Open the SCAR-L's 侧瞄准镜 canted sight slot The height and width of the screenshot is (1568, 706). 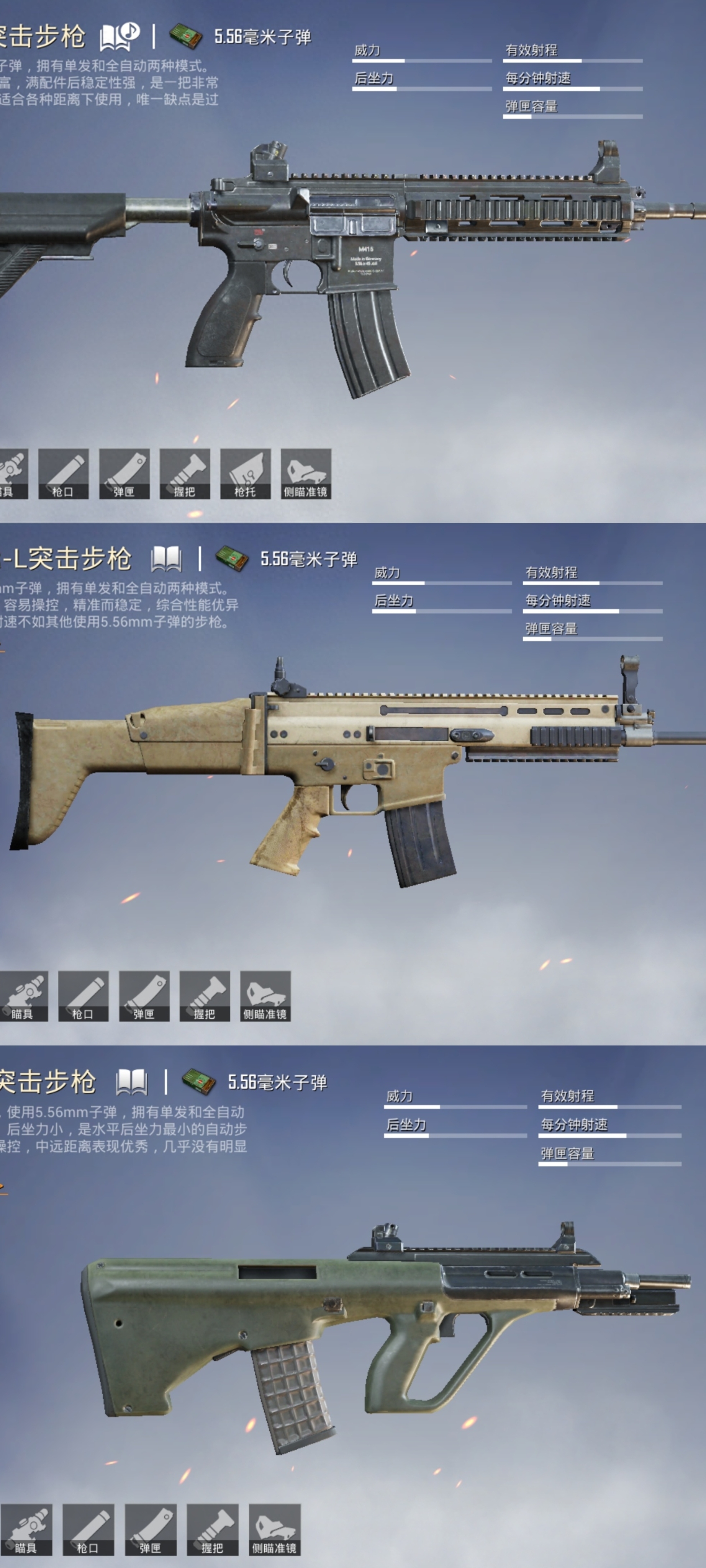pyautogui.click(x=265, y=996)
